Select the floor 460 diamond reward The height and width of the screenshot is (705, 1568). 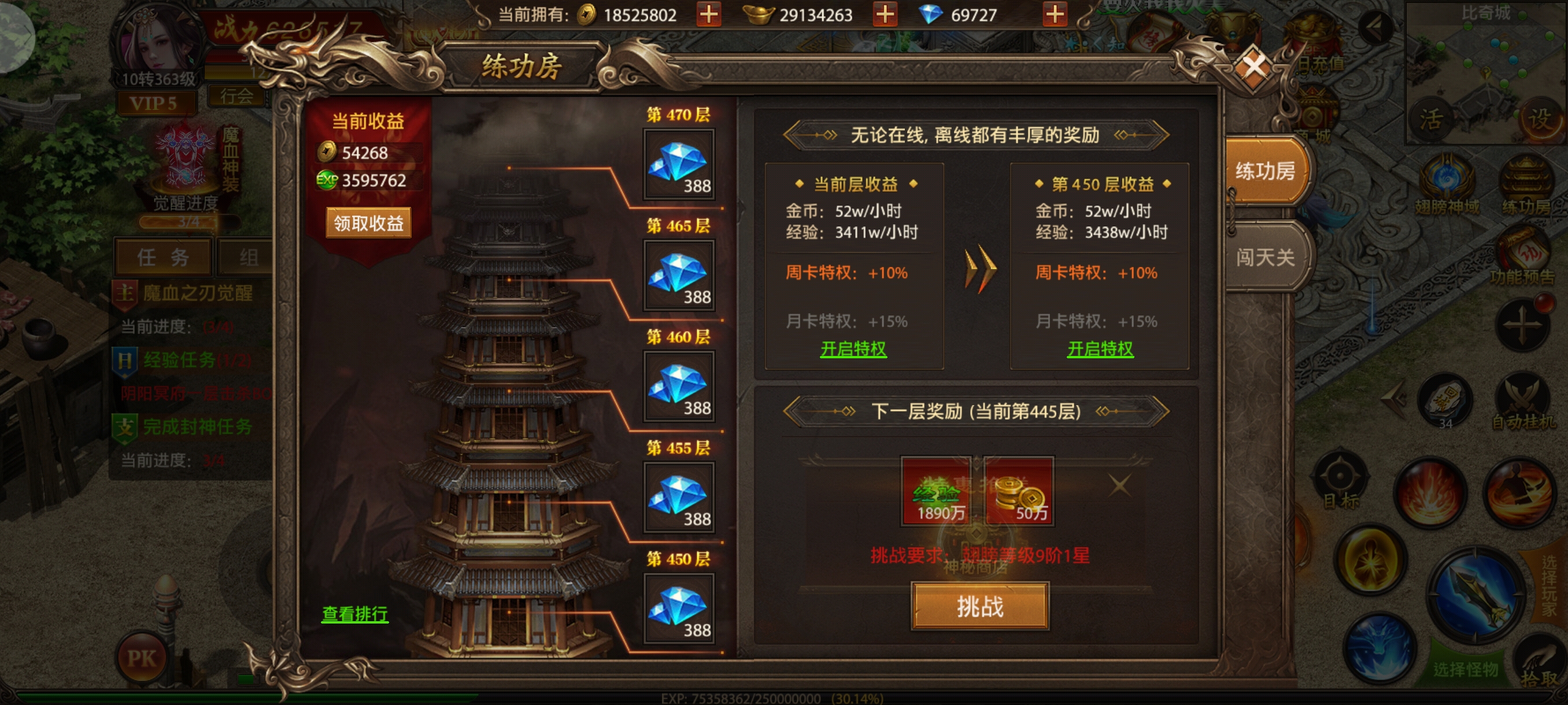[x=679, y=386]
